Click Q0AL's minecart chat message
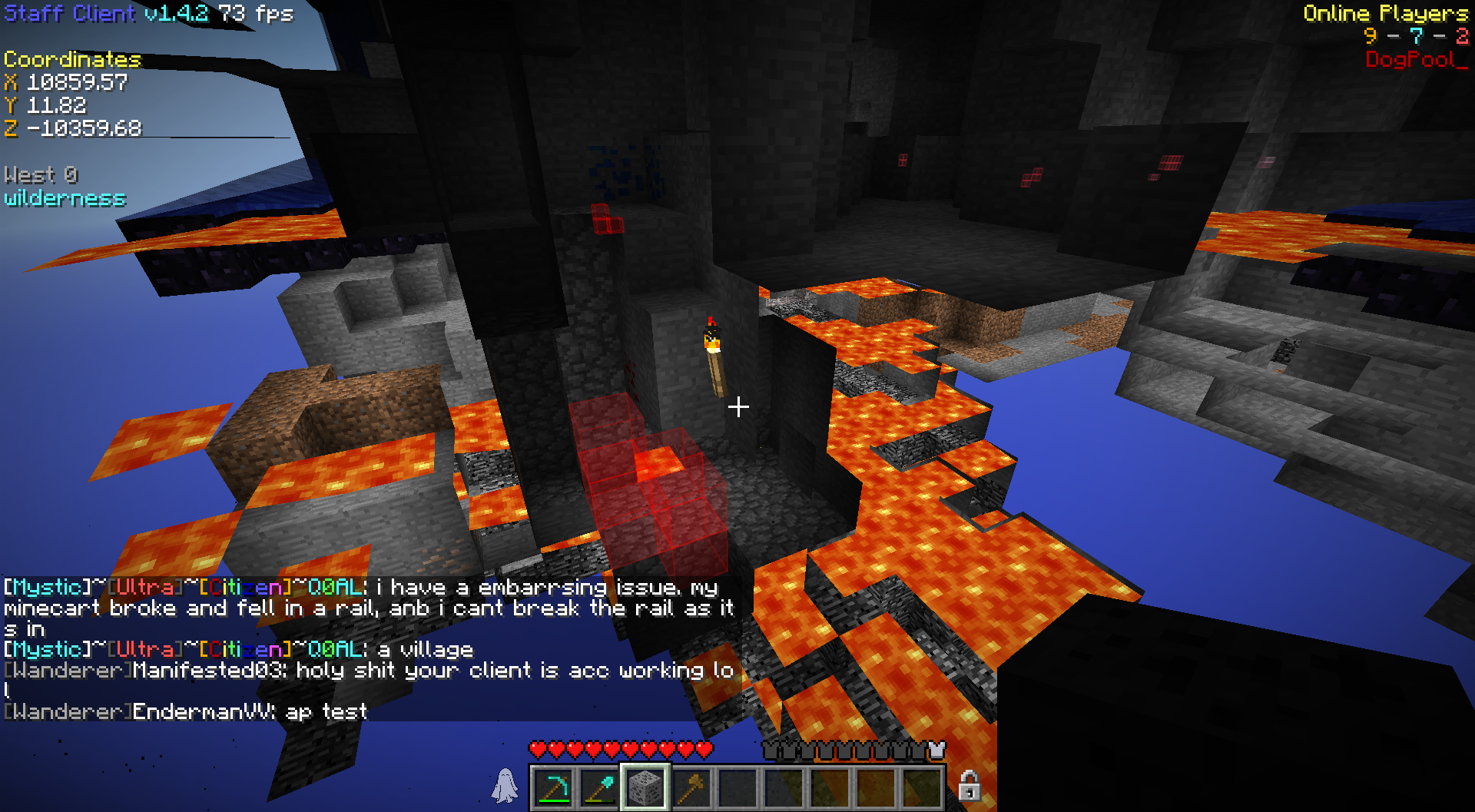This screenshot has width=1475, height=812. [x=369, y=608]
